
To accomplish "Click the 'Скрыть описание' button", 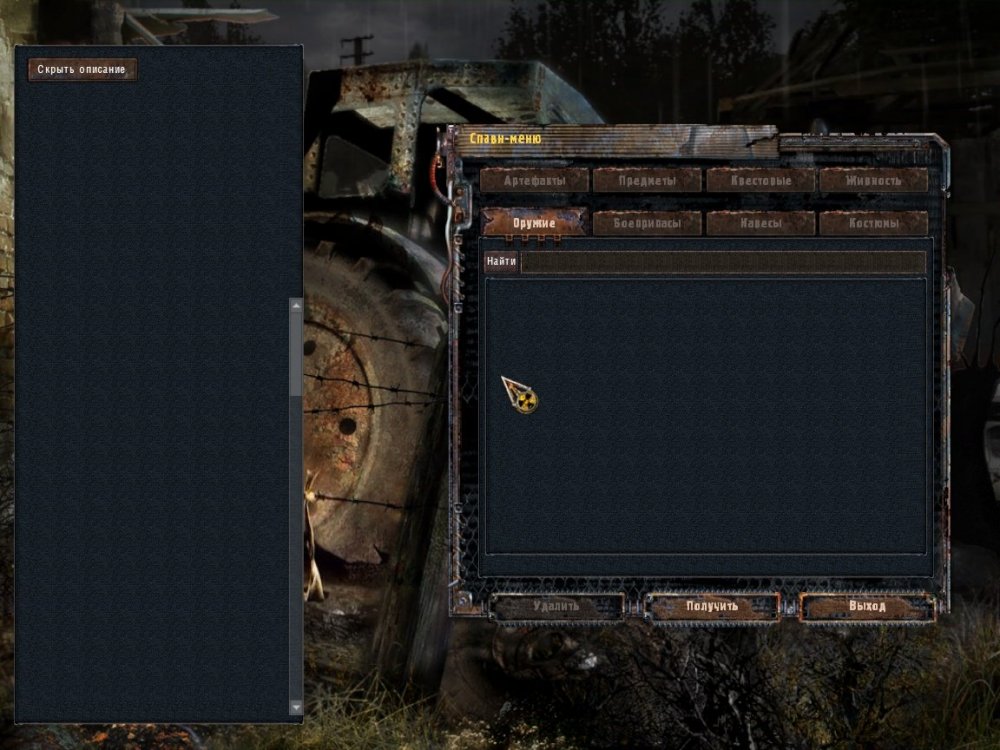I will coord(82,70).
